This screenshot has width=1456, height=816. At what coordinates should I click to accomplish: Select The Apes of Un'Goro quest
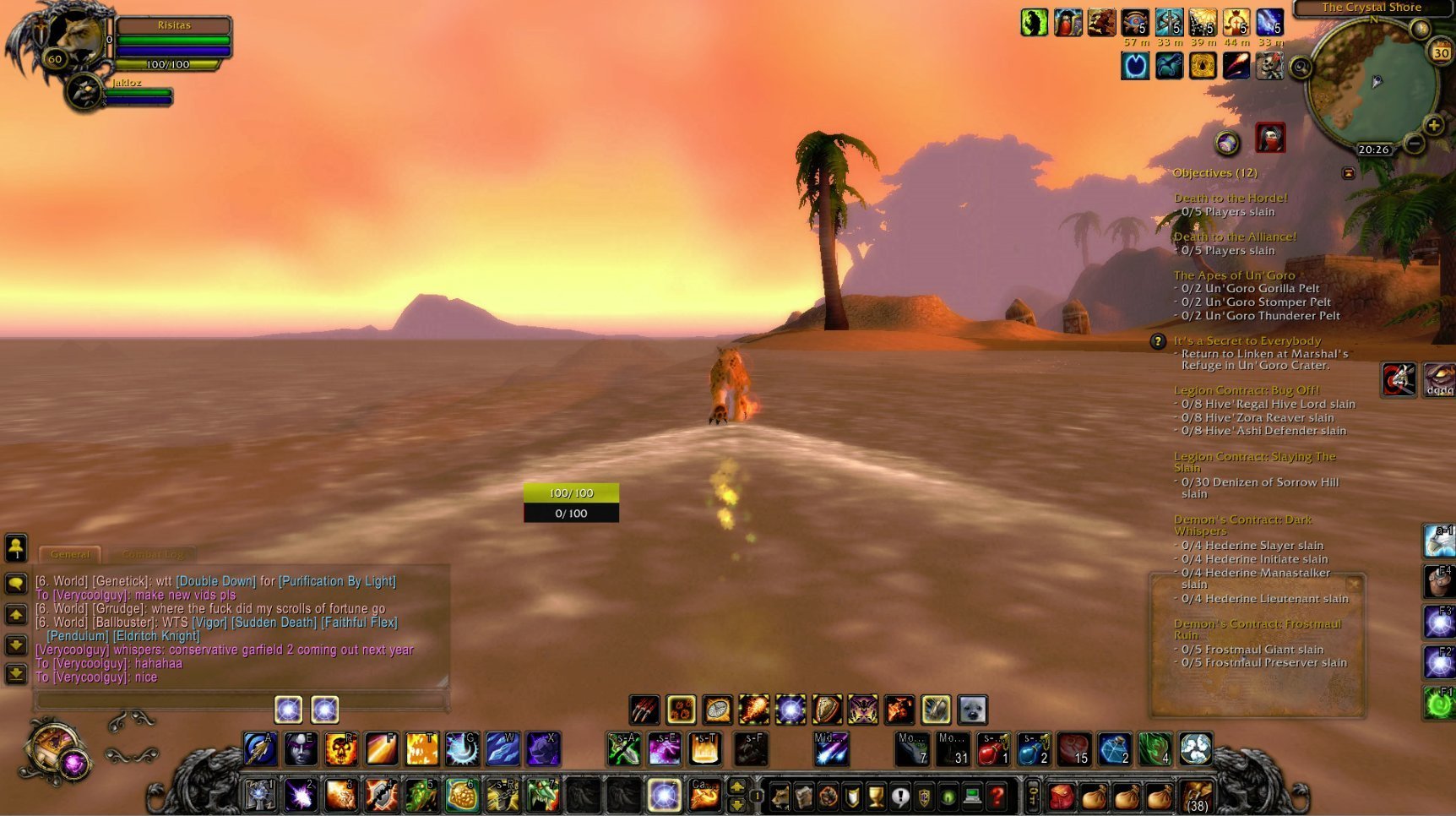(1233, 275)
